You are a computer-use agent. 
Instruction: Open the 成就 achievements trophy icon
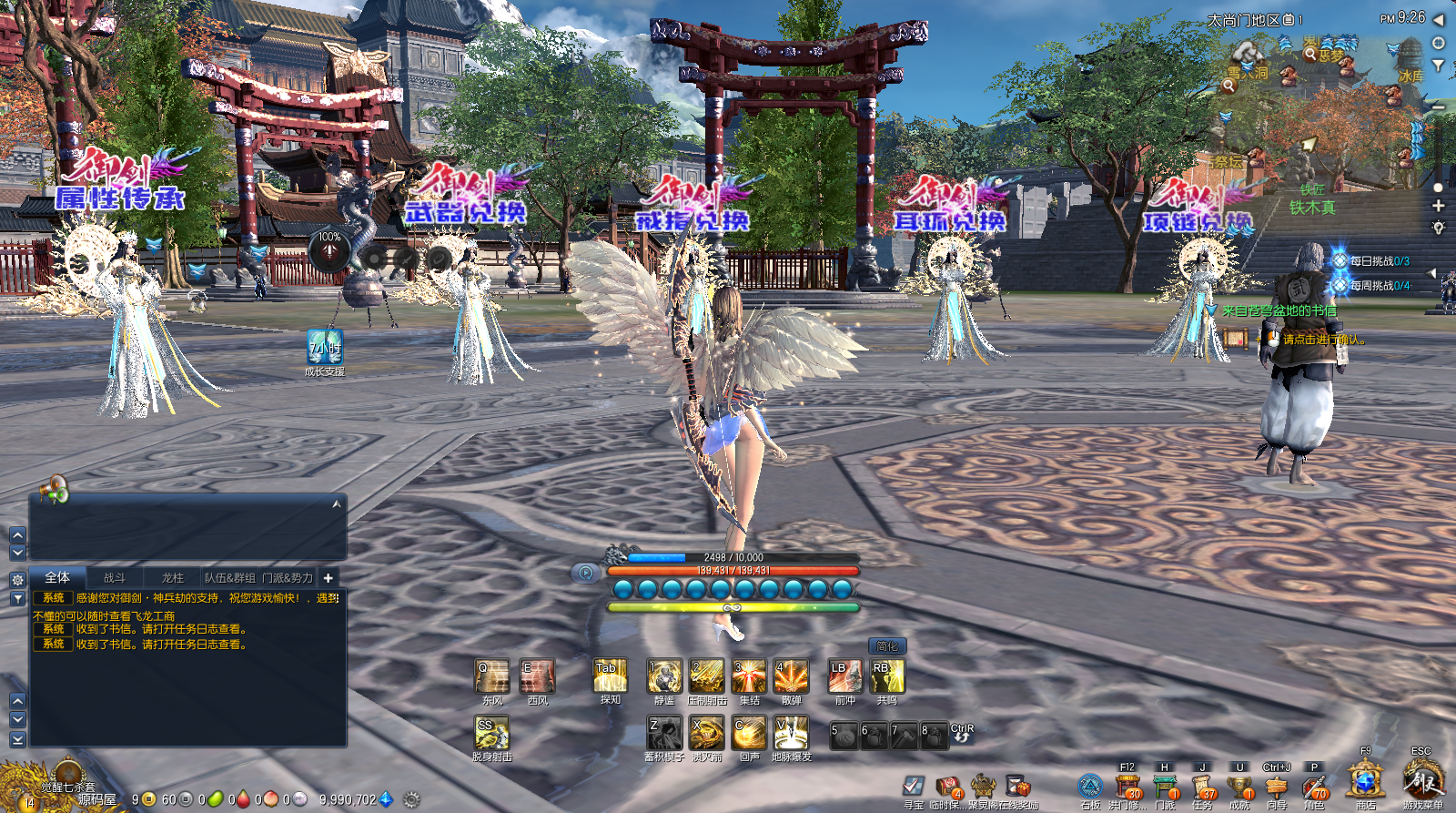point(1238,785)
